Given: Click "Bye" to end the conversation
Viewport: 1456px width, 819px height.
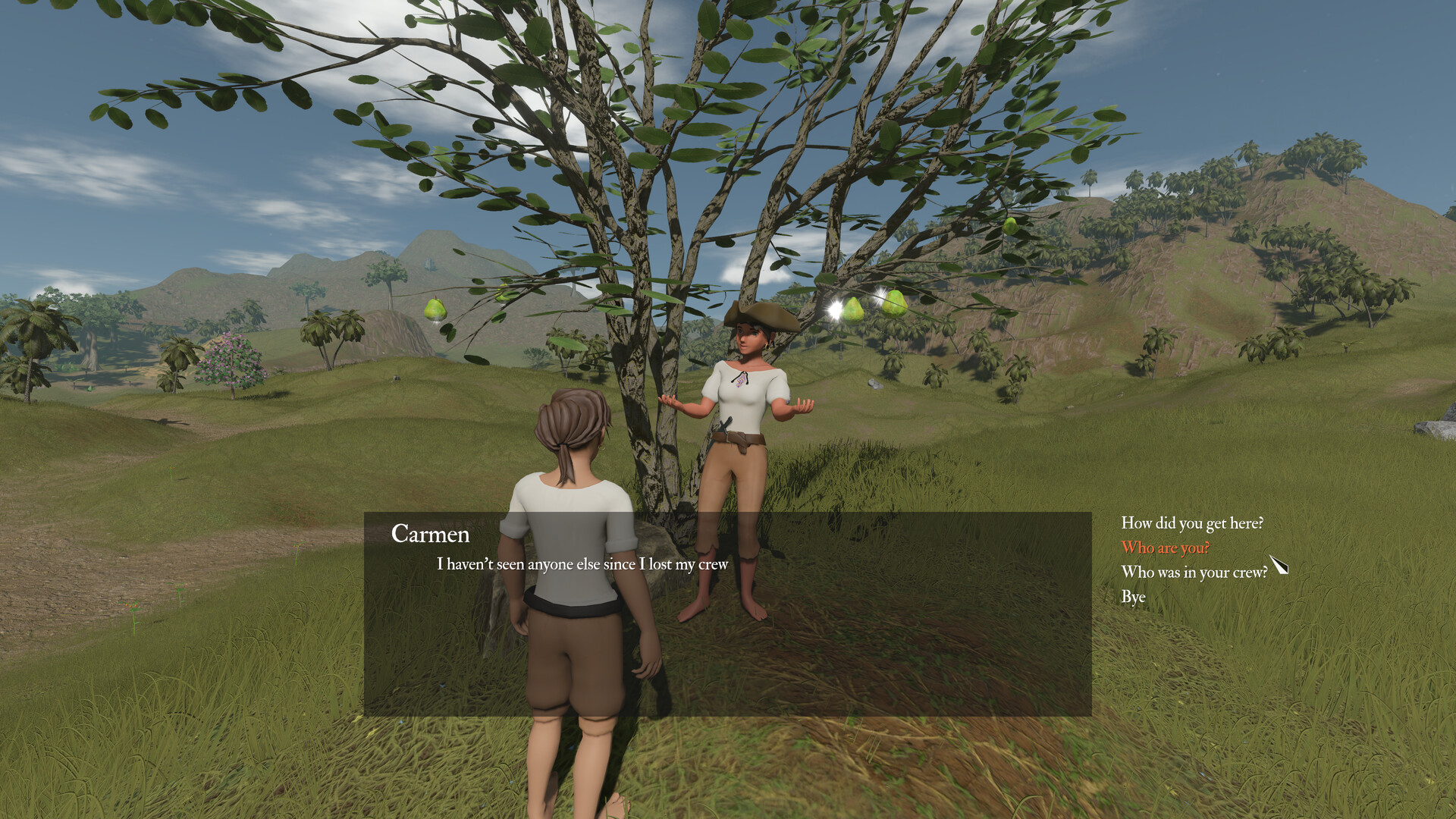Looking at the screenshot, I should click(1134, 597).
